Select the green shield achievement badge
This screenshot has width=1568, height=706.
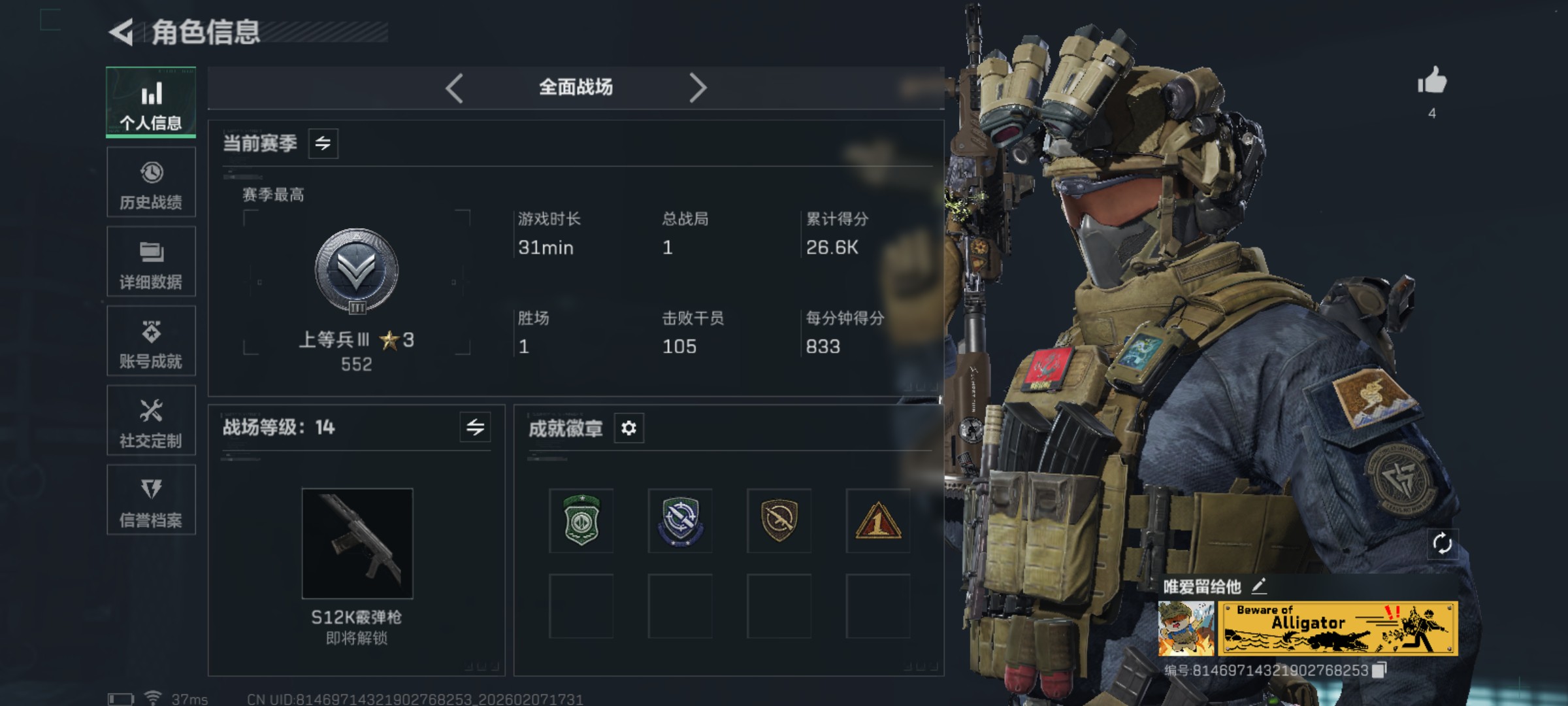(581, 521)
